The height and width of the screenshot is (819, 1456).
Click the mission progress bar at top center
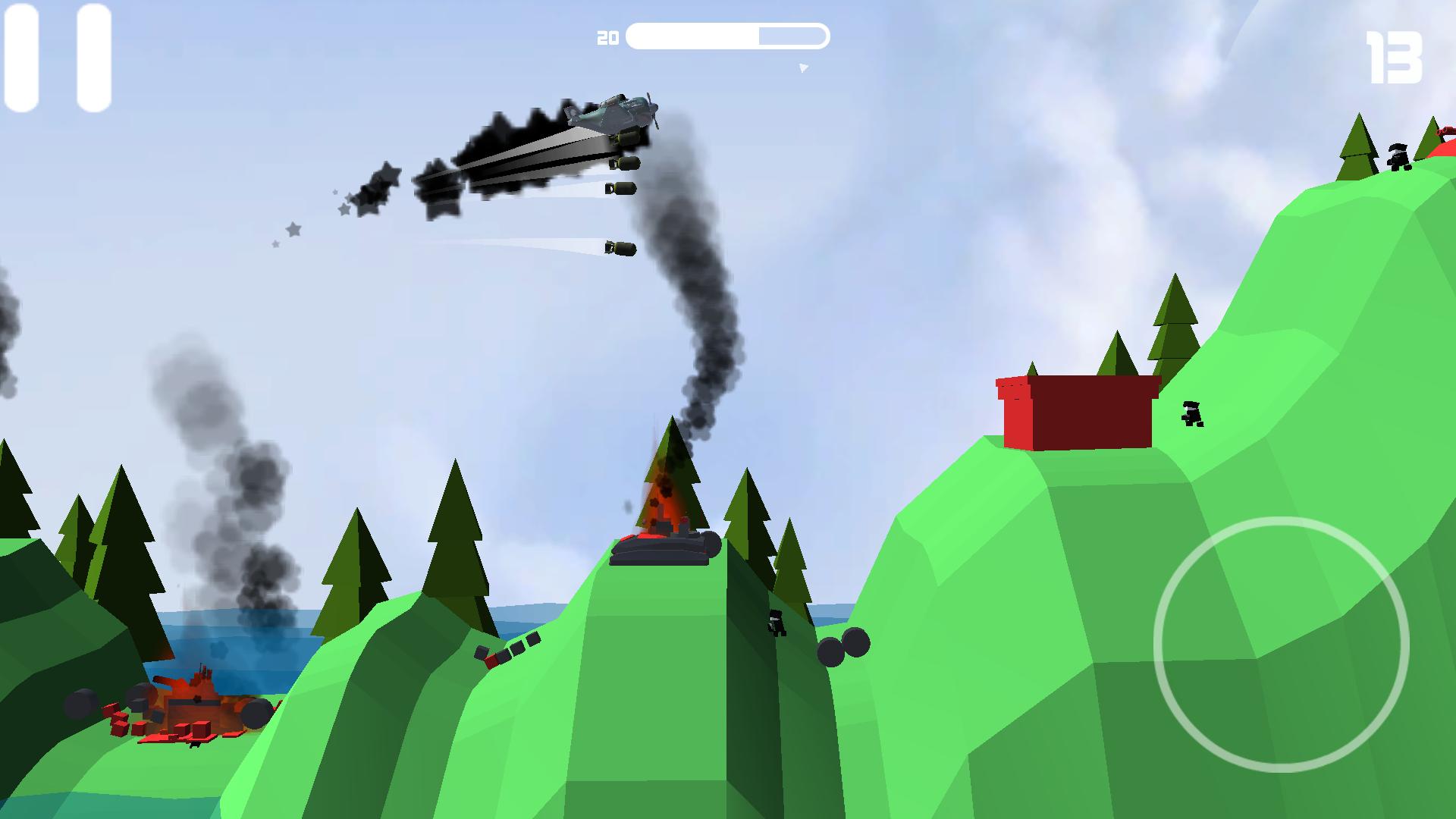(728, 34)
